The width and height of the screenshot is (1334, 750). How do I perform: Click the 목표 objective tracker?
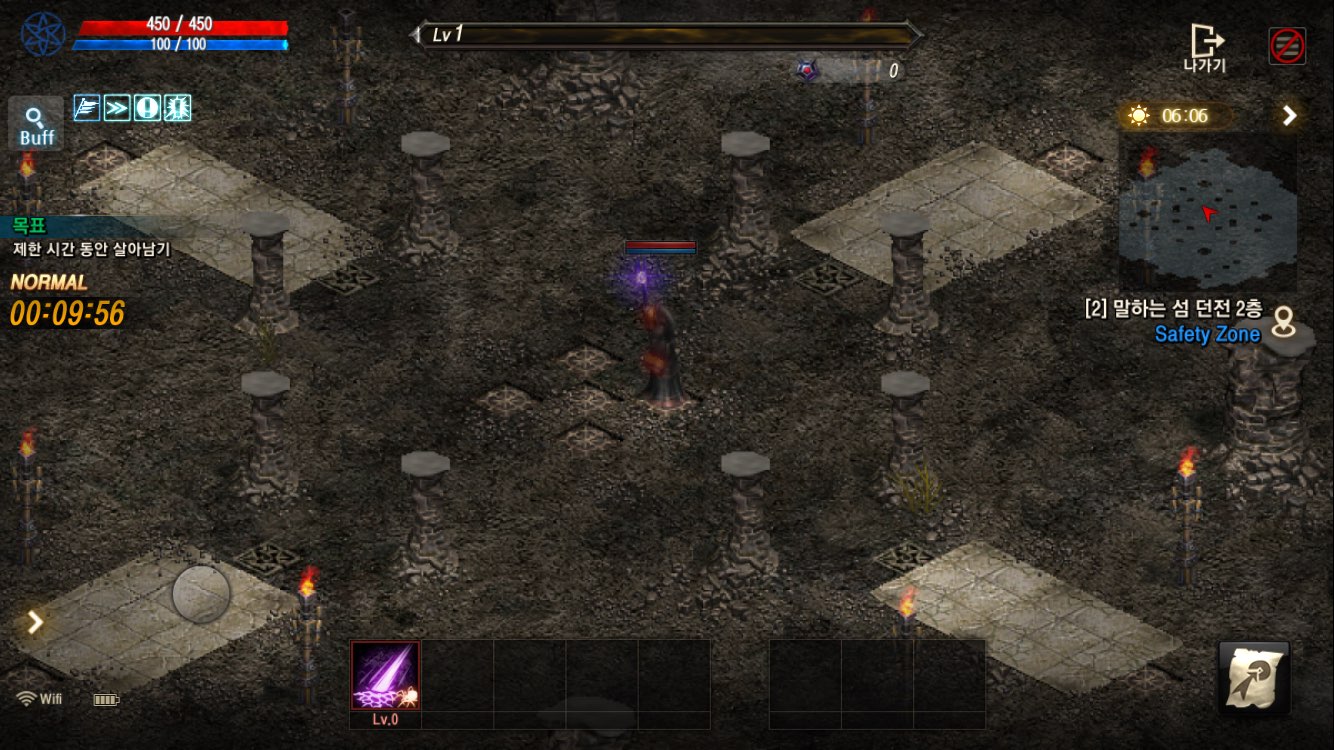pos(90,238)
